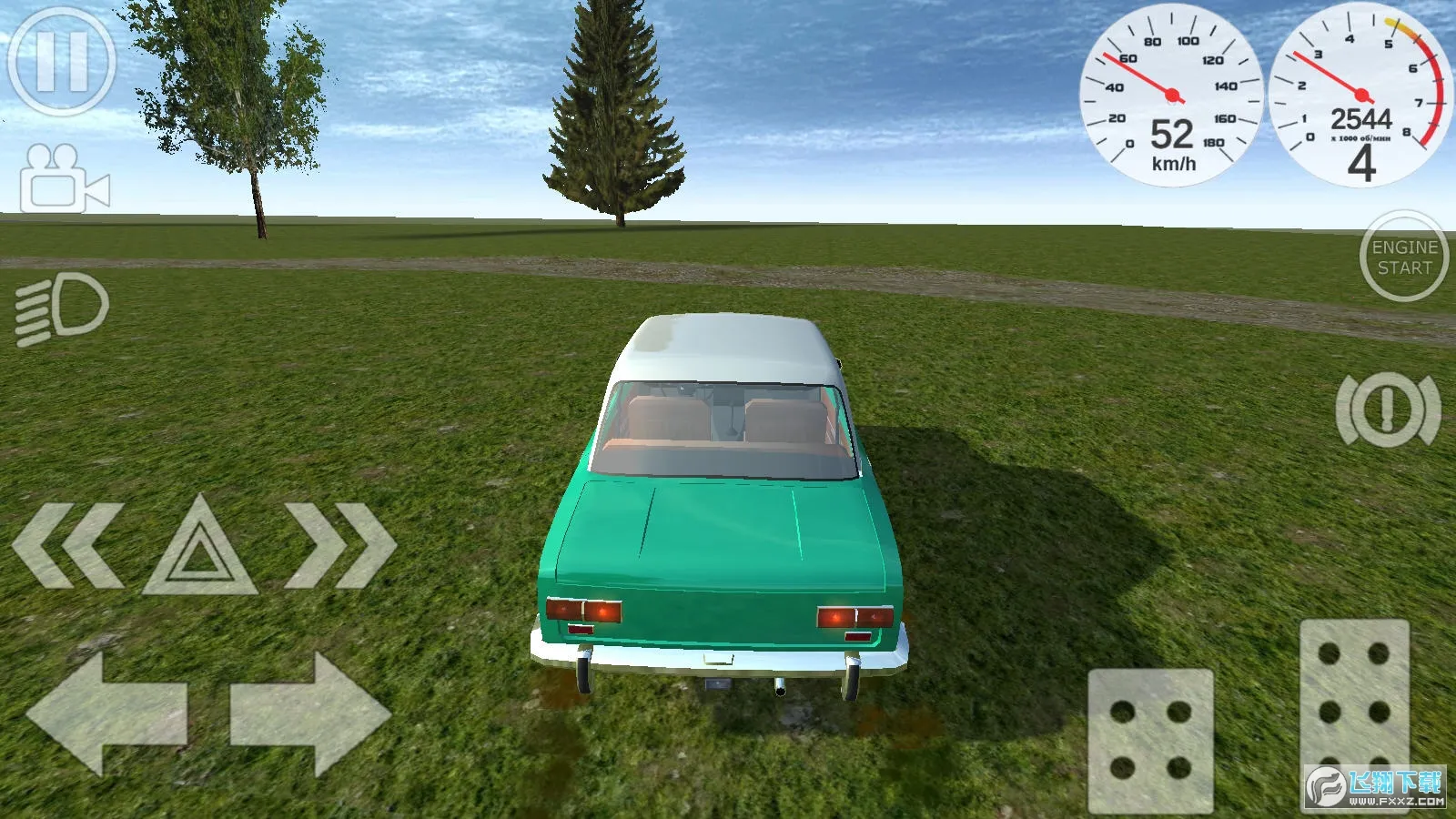Engage the handbrake
The height and width of the screenshot is (819, 1456).
click(x=1388, y=409)
